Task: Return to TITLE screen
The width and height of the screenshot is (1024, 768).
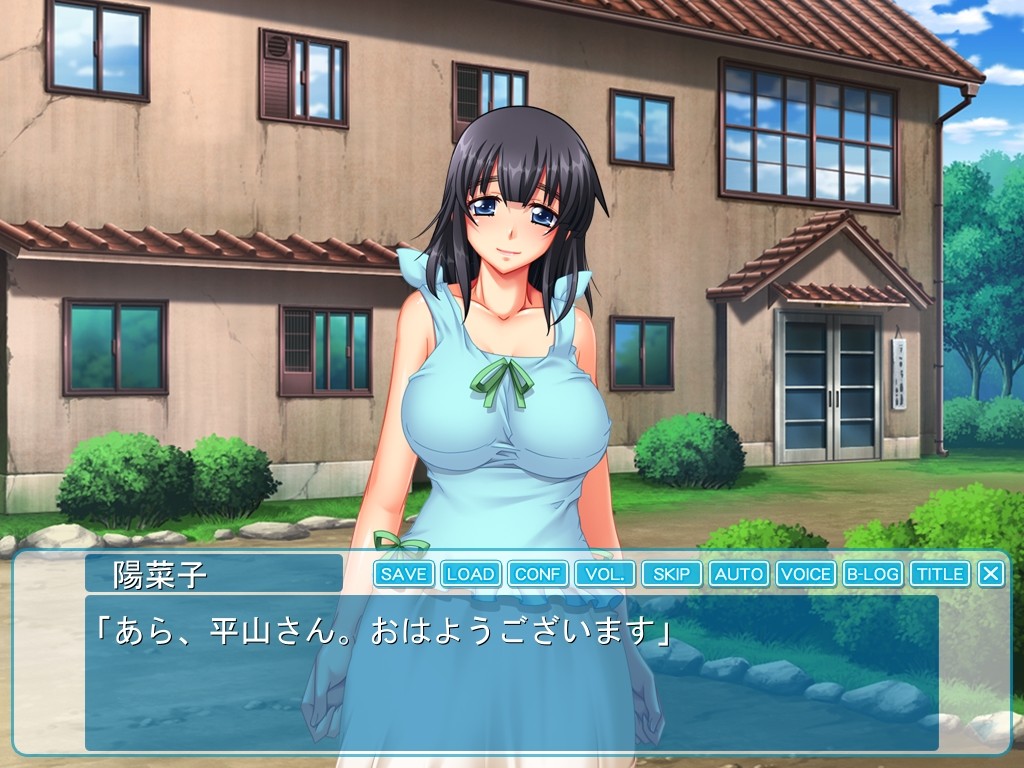Action: (x=940, y=574)
